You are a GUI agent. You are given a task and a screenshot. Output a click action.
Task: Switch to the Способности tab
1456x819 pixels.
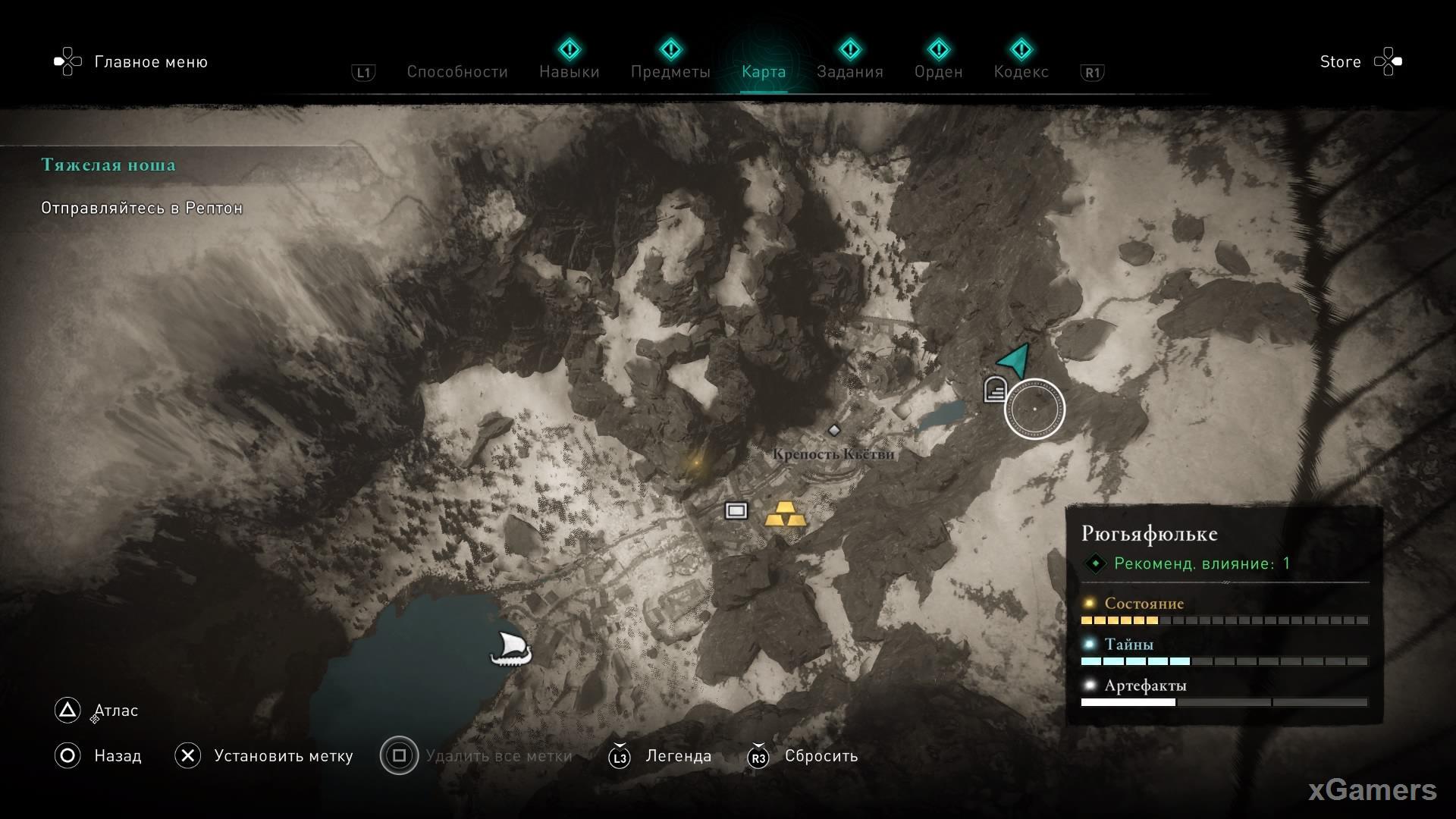click(x=457, y=72)
